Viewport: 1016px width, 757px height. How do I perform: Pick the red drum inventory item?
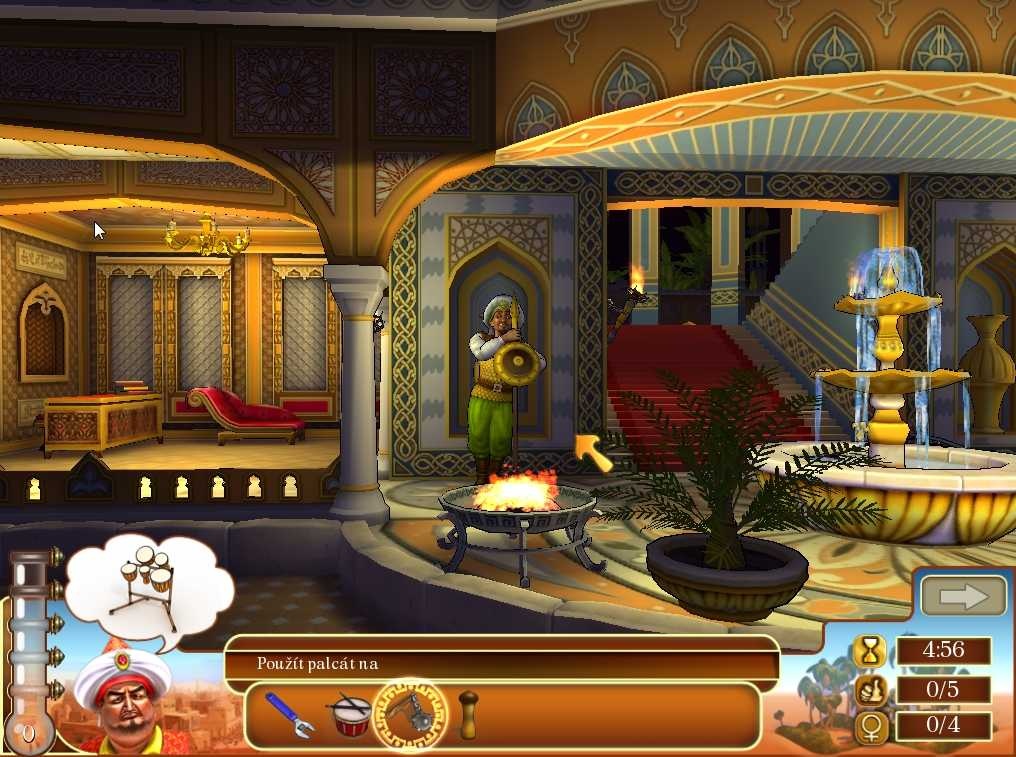click(349, 714)
